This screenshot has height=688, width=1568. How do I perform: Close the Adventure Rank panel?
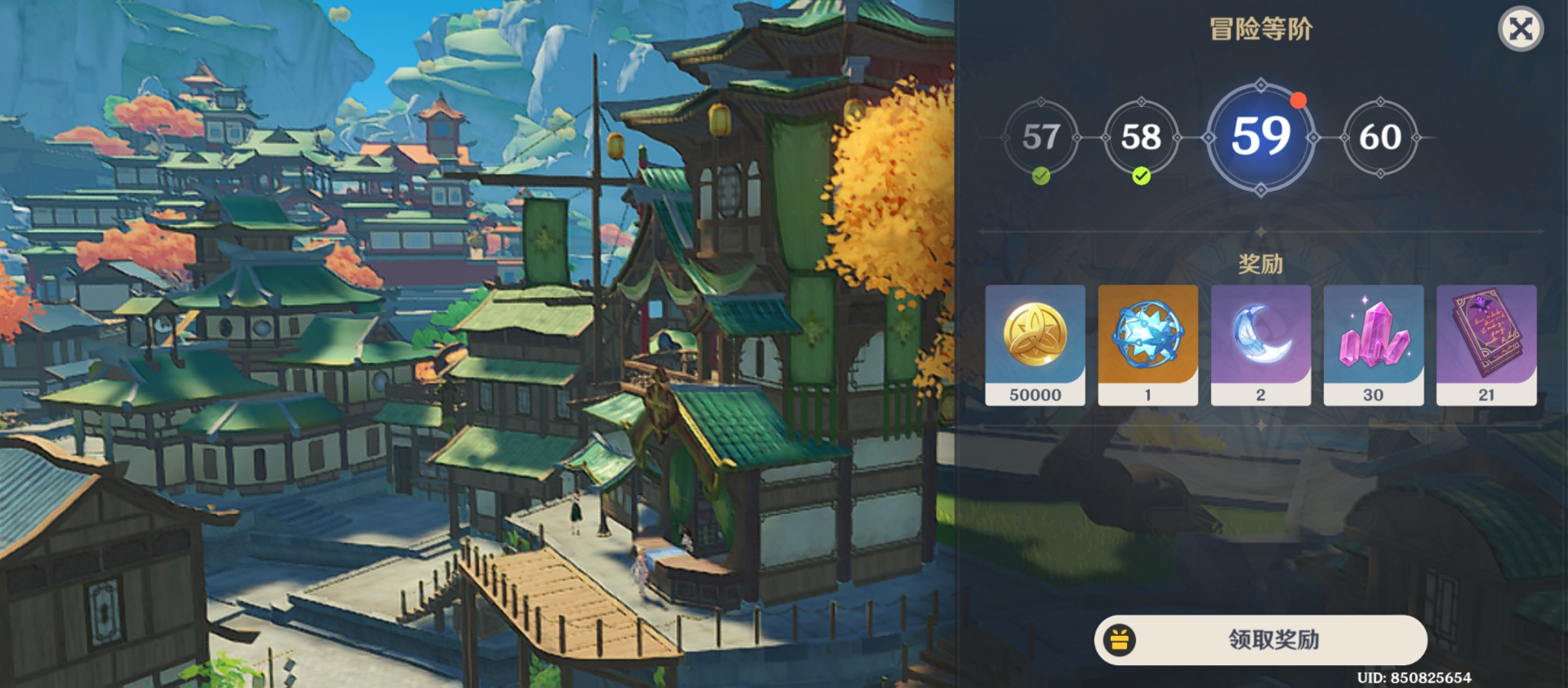pyautogui.click(x=1521, y=29)
